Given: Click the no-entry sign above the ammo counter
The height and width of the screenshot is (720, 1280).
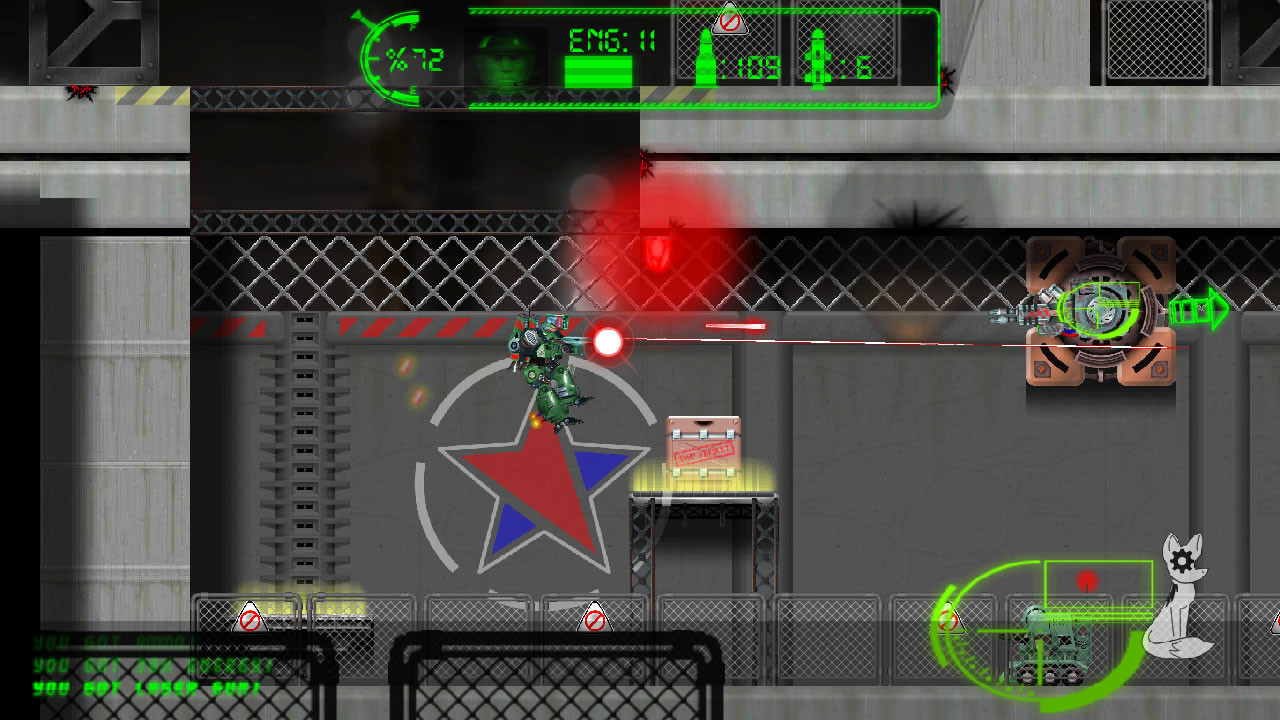Looking at the screenshot, I should point(728,24).
